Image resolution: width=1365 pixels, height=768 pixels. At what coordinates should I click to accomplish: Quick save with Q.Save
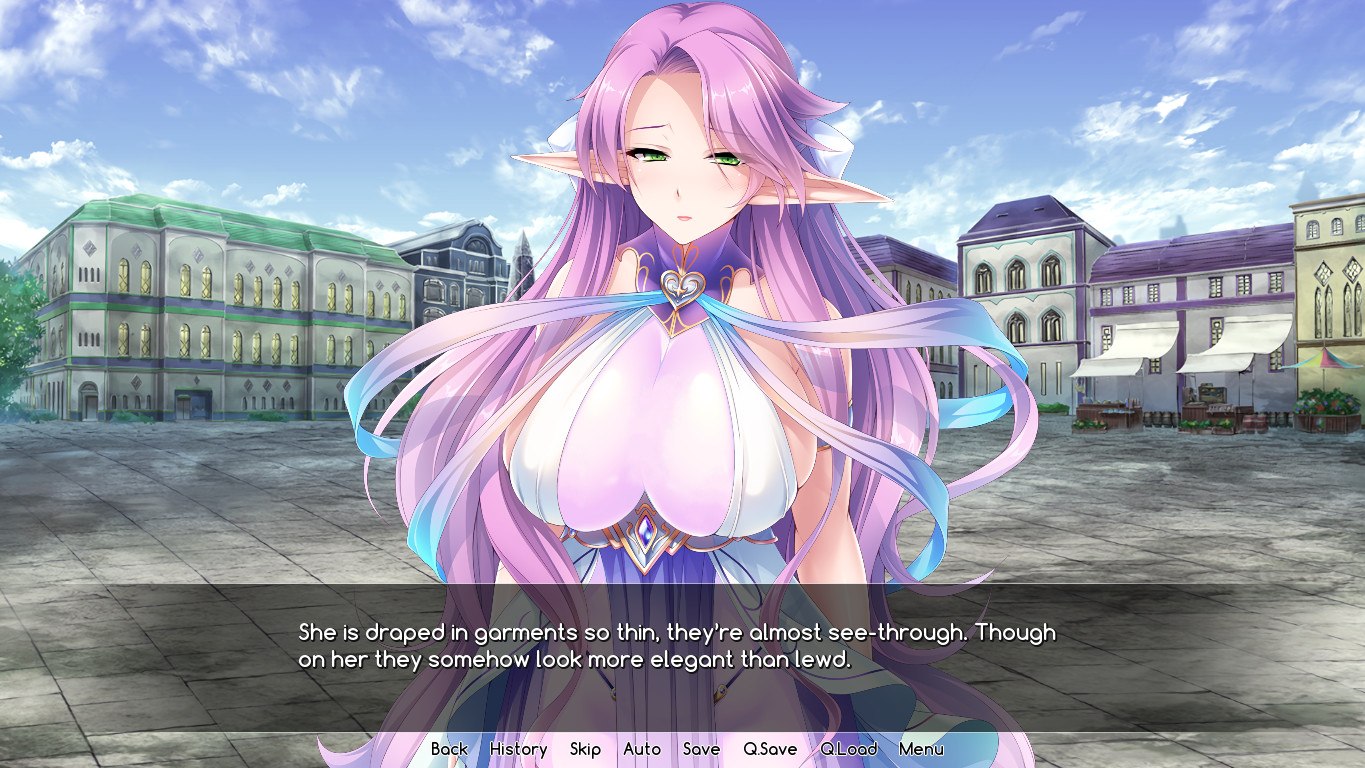coord(770,749)
